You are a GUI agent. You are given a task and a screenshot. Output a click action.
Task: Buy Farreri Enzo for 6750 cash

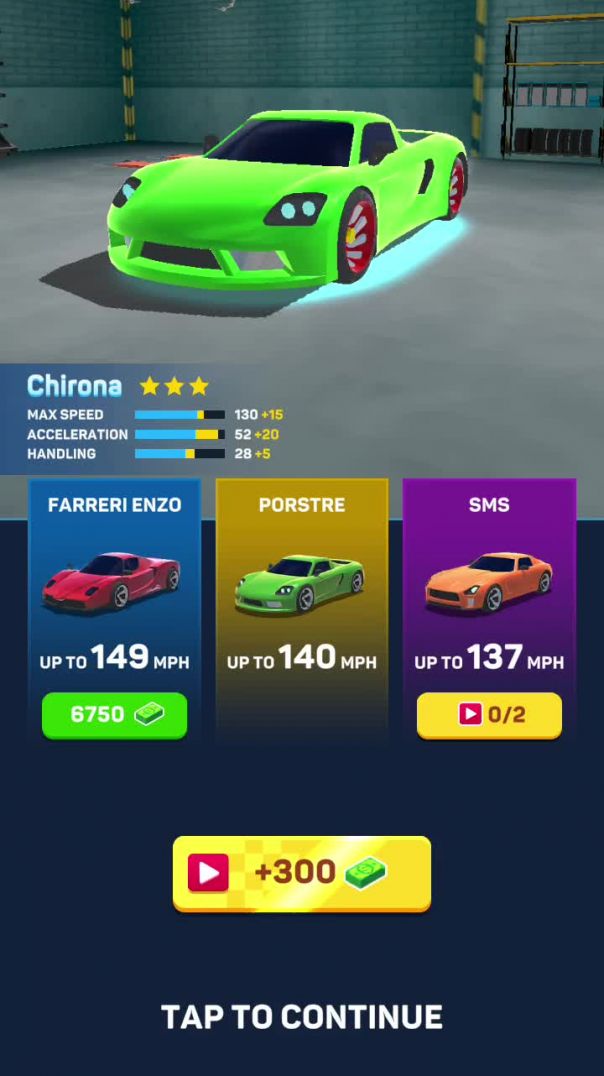114,715
